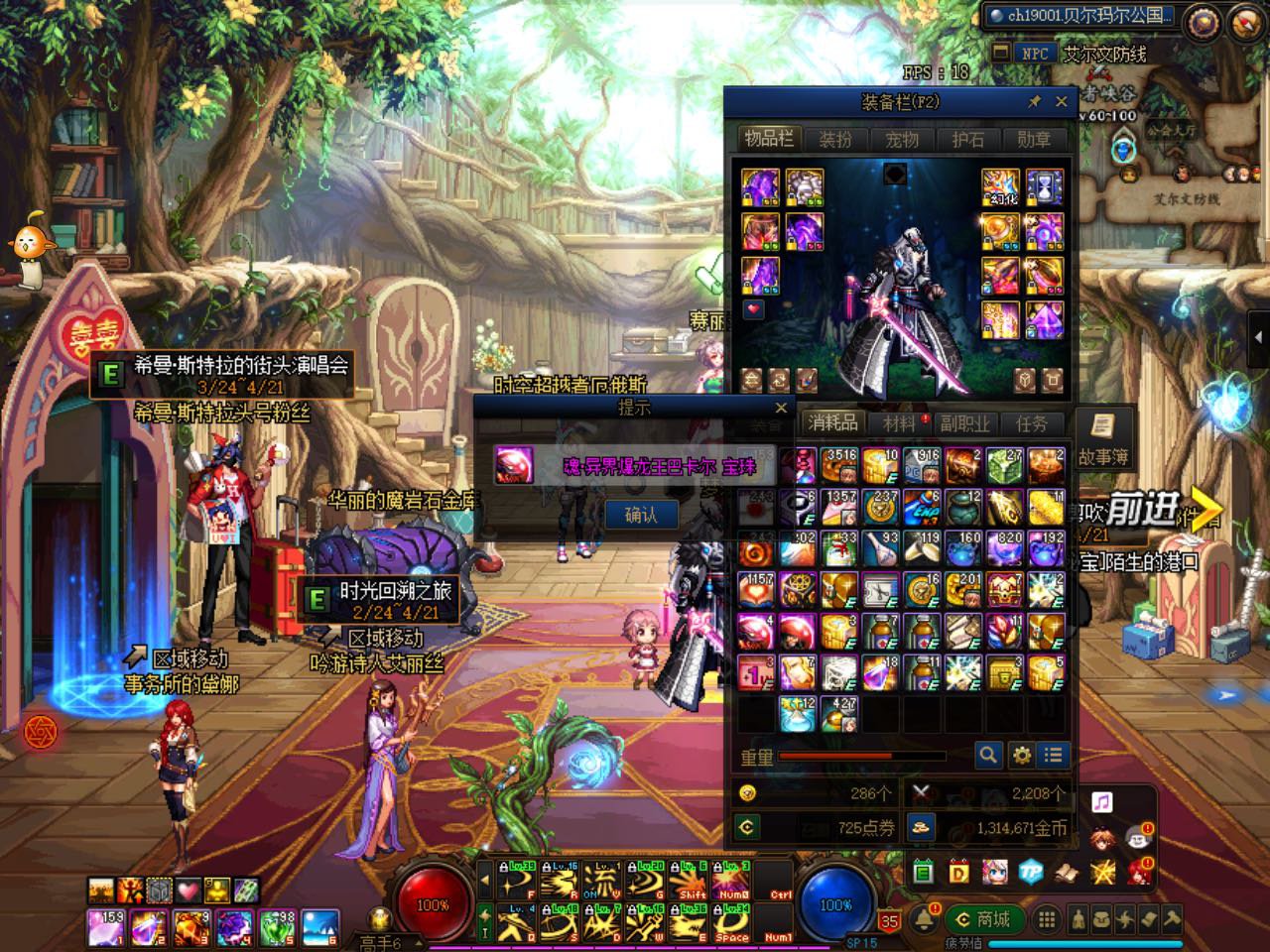1270x952 pixels.
Task: Open the 副职业 sub-profession tab
Action: [x=965, y=423]
